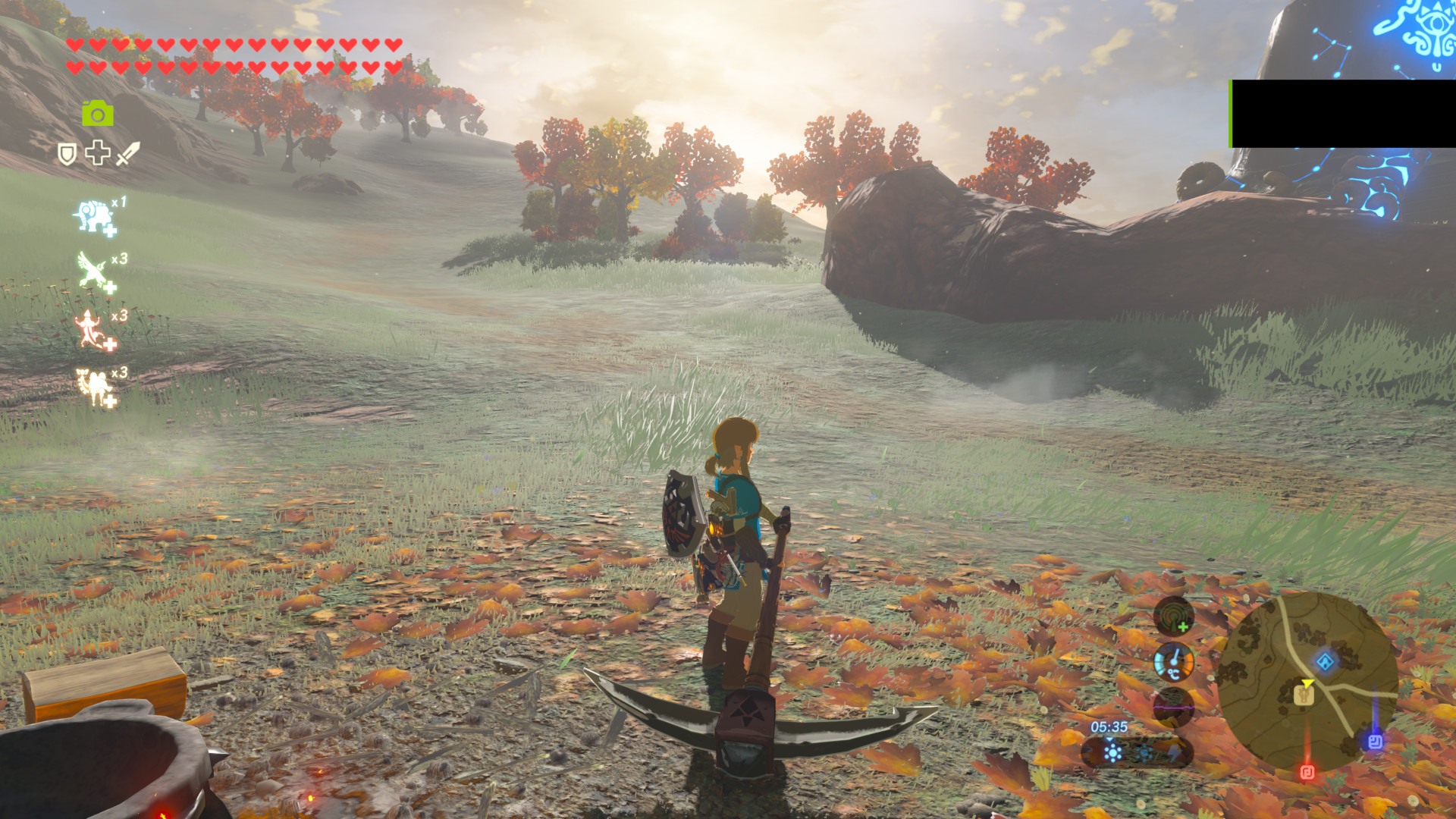Open the Sheikah sensor icon above the temperature gauge

click(x=1172, y=616)
